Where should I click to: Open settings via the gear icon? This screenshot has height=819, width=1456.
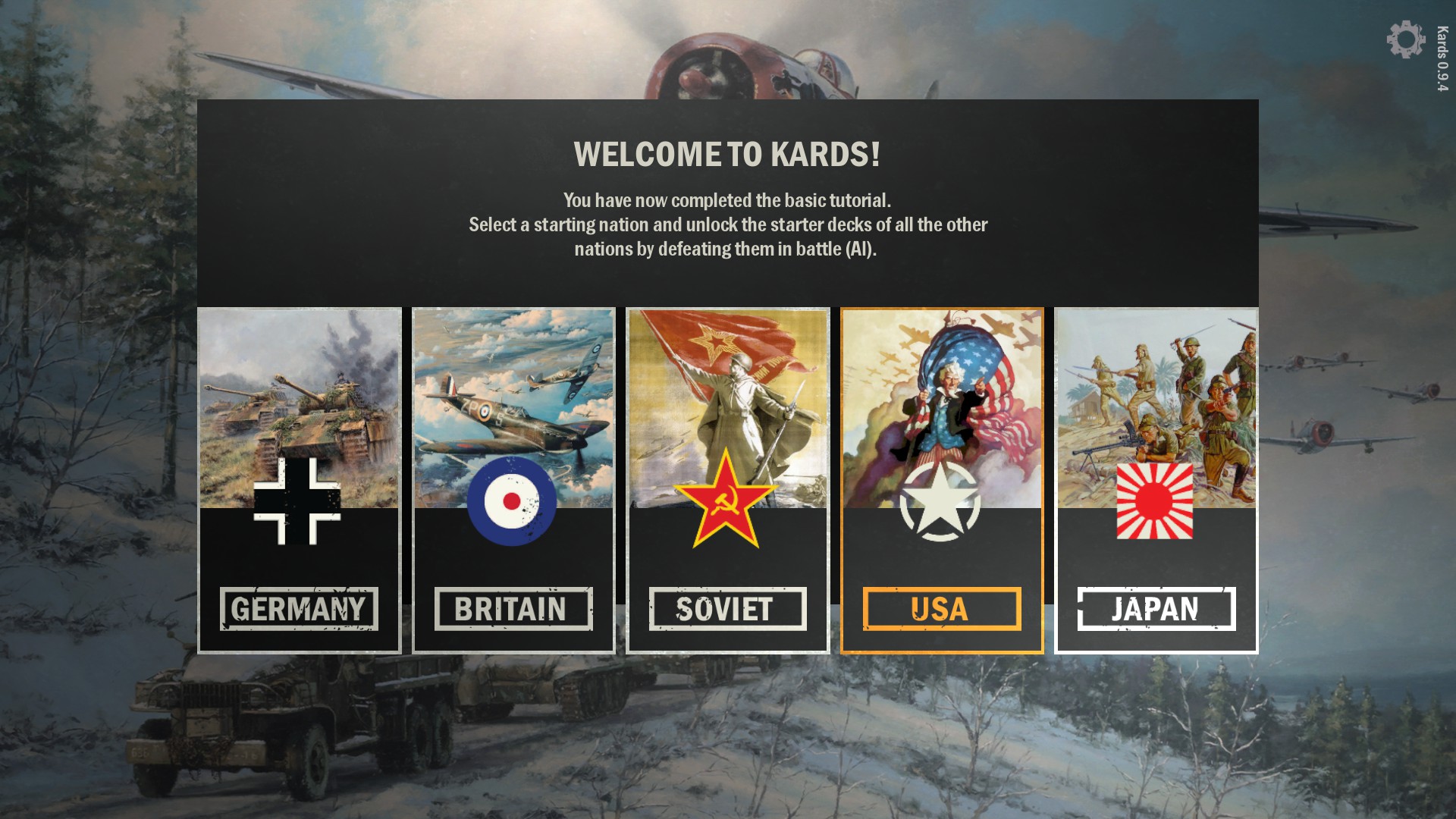tap(1405, 39)
